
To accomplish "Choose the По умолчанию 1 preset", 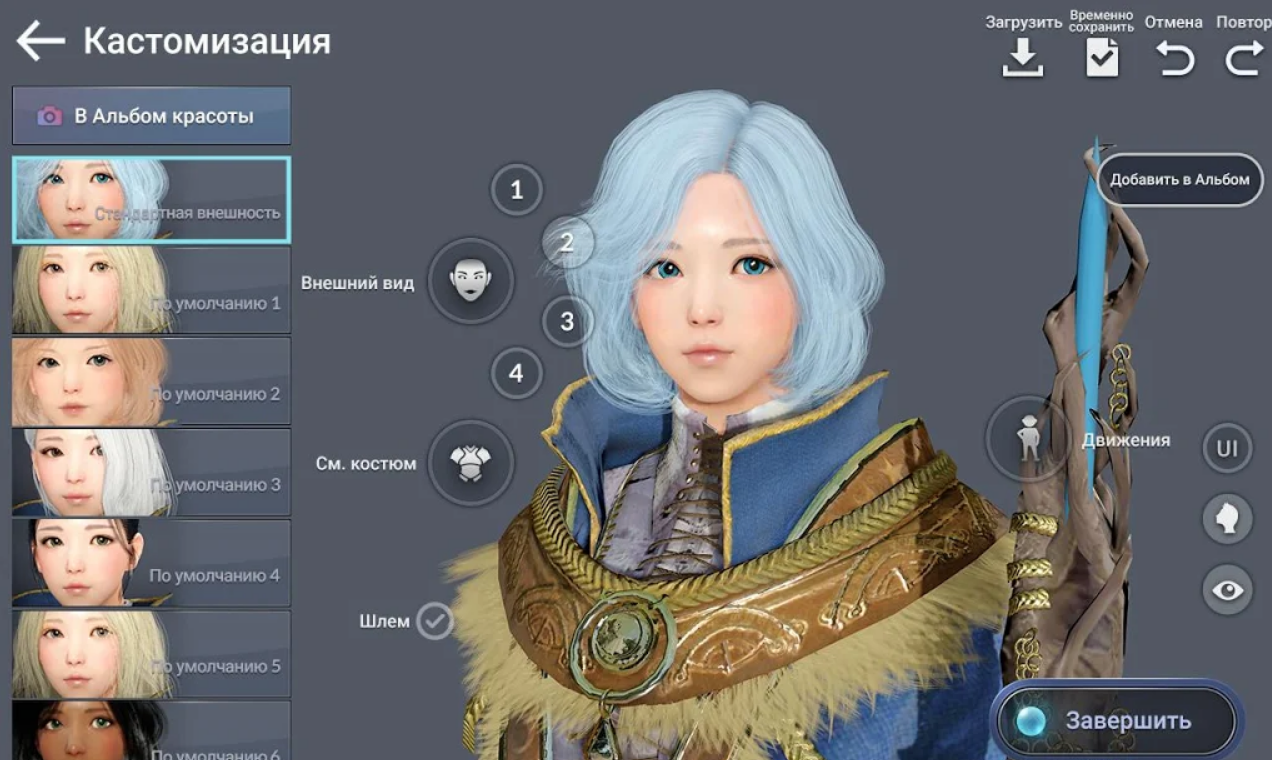I will (x=151, y=290).
